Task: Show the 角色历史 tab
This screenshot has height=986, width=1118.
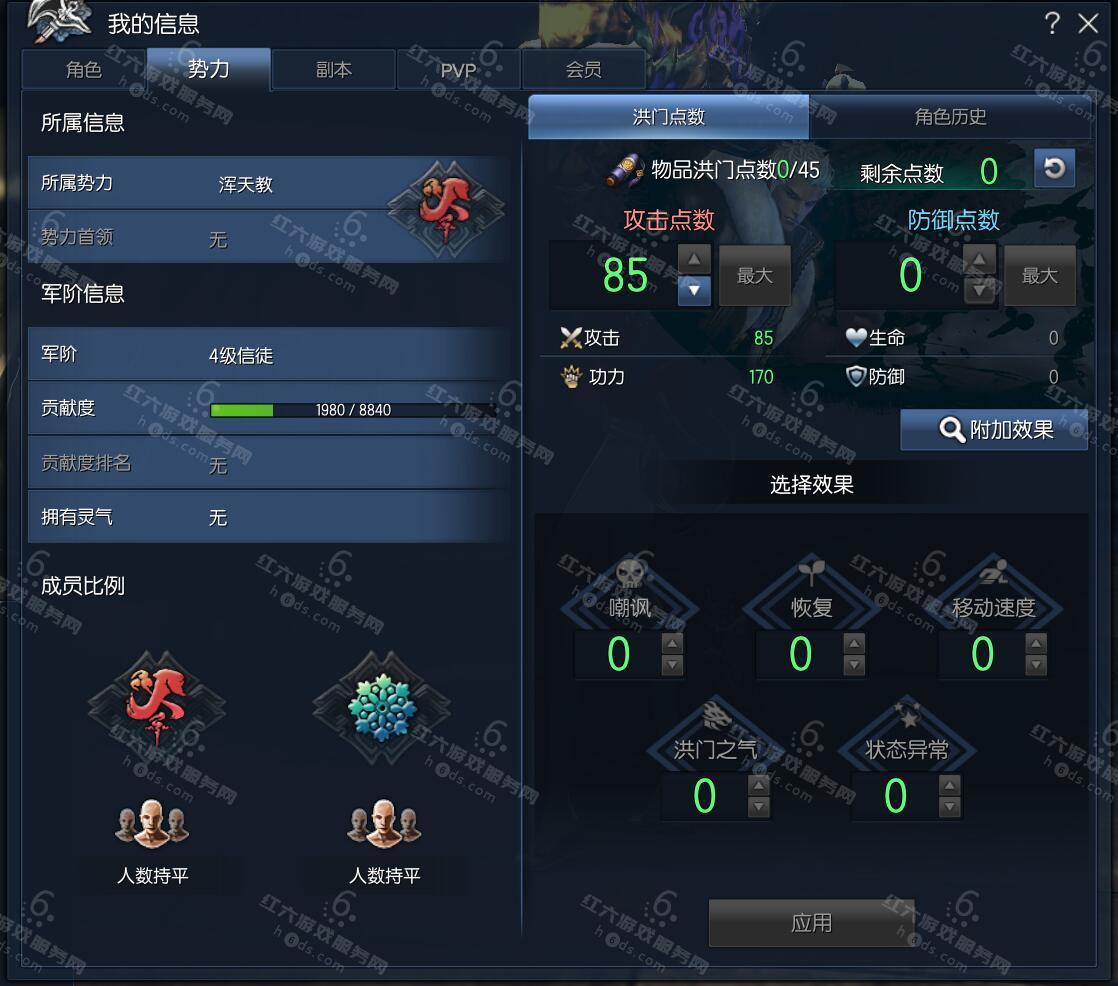Action: [x=950, y=117]
